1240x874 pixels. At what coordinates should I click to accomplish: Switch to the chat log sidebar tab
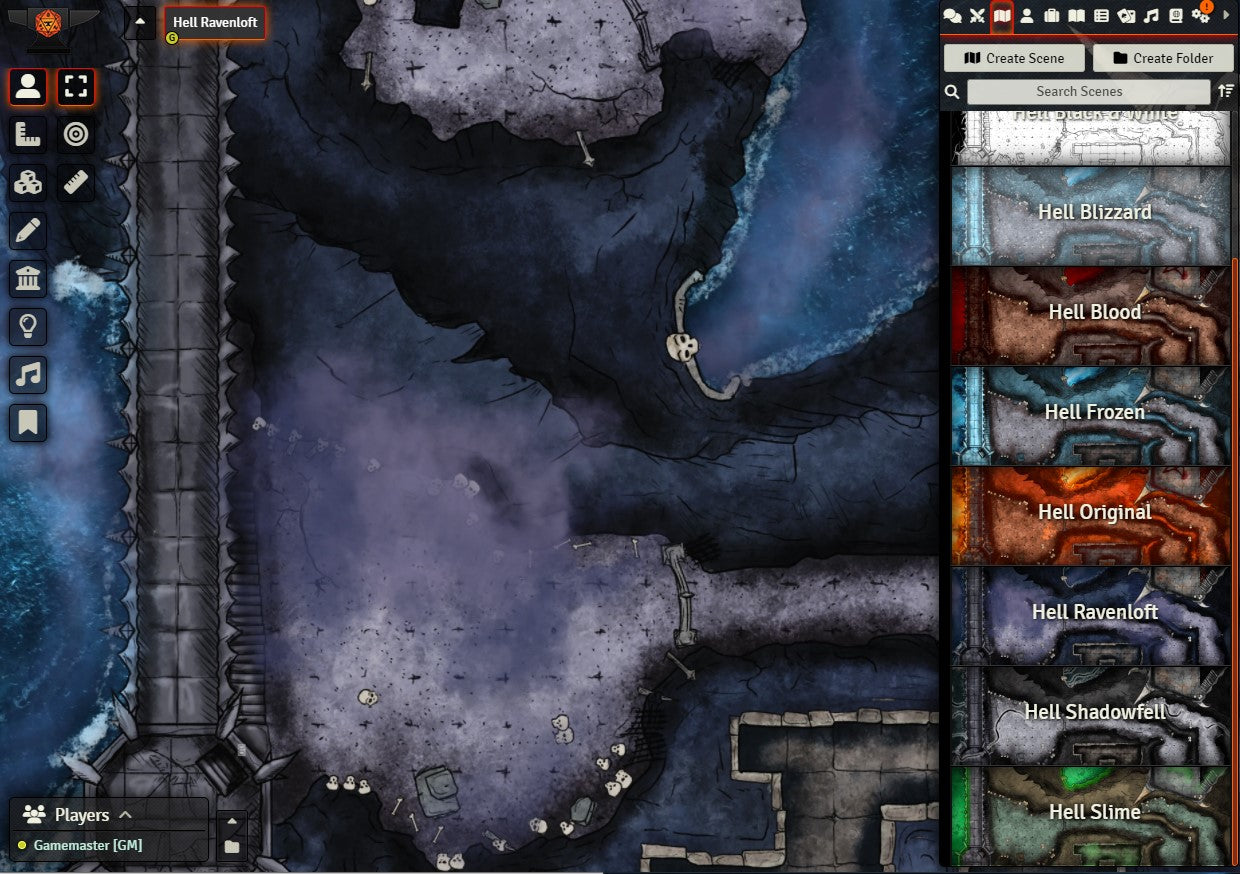click(952, 16)
